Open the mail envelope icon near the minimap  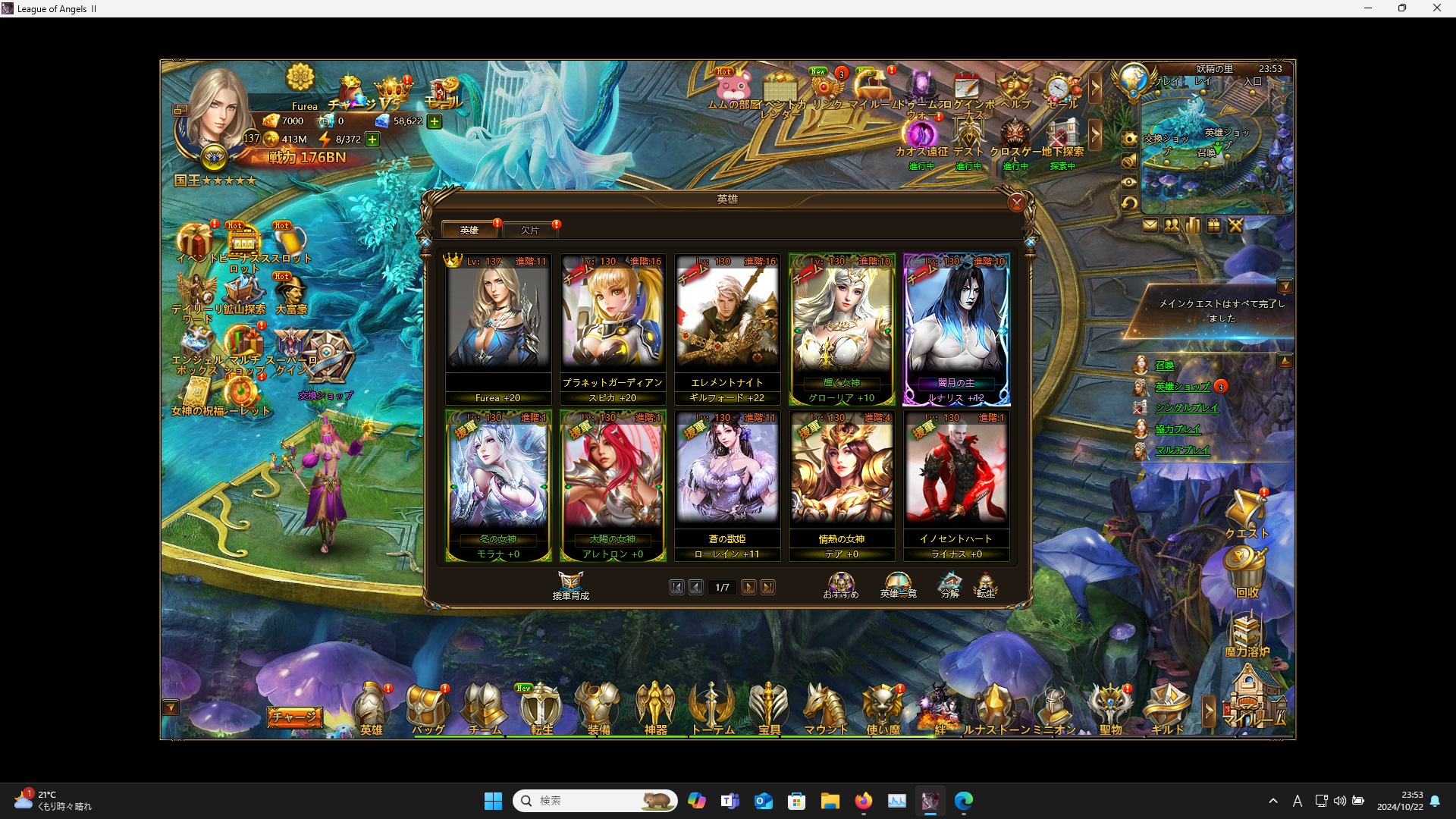pos(1150,225)
